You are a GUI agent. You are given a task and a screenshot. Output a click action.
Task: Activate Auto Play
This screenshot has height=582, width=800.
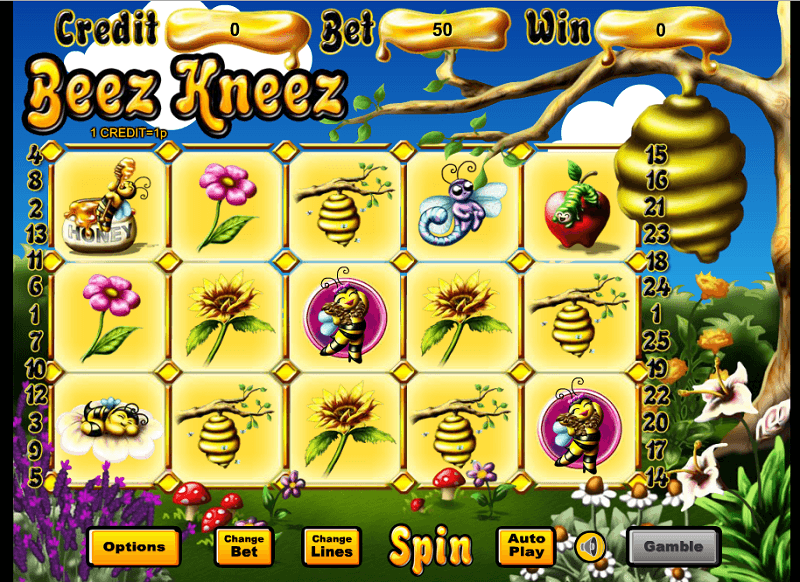point(526,546)
